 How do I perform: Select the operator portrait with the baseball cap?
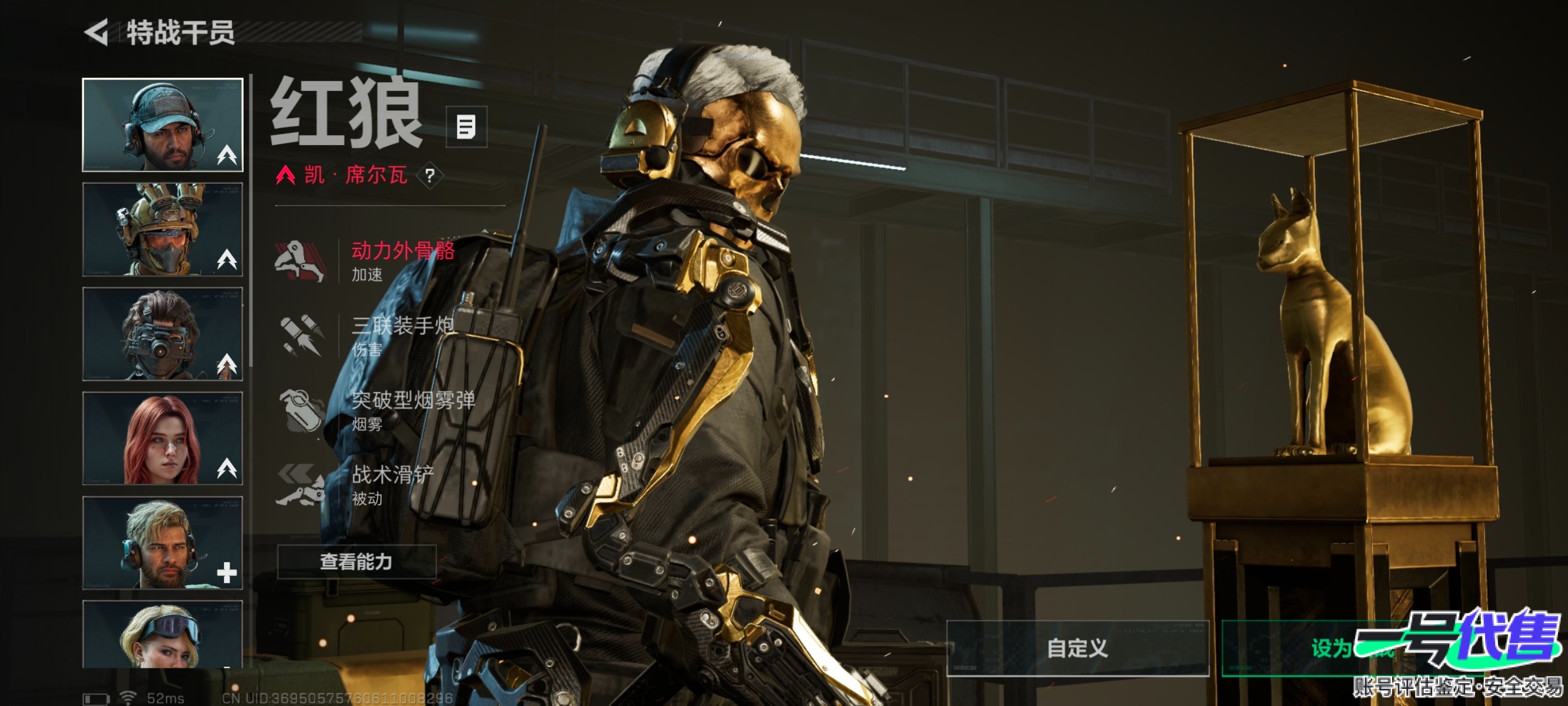(x=162, y=125)
